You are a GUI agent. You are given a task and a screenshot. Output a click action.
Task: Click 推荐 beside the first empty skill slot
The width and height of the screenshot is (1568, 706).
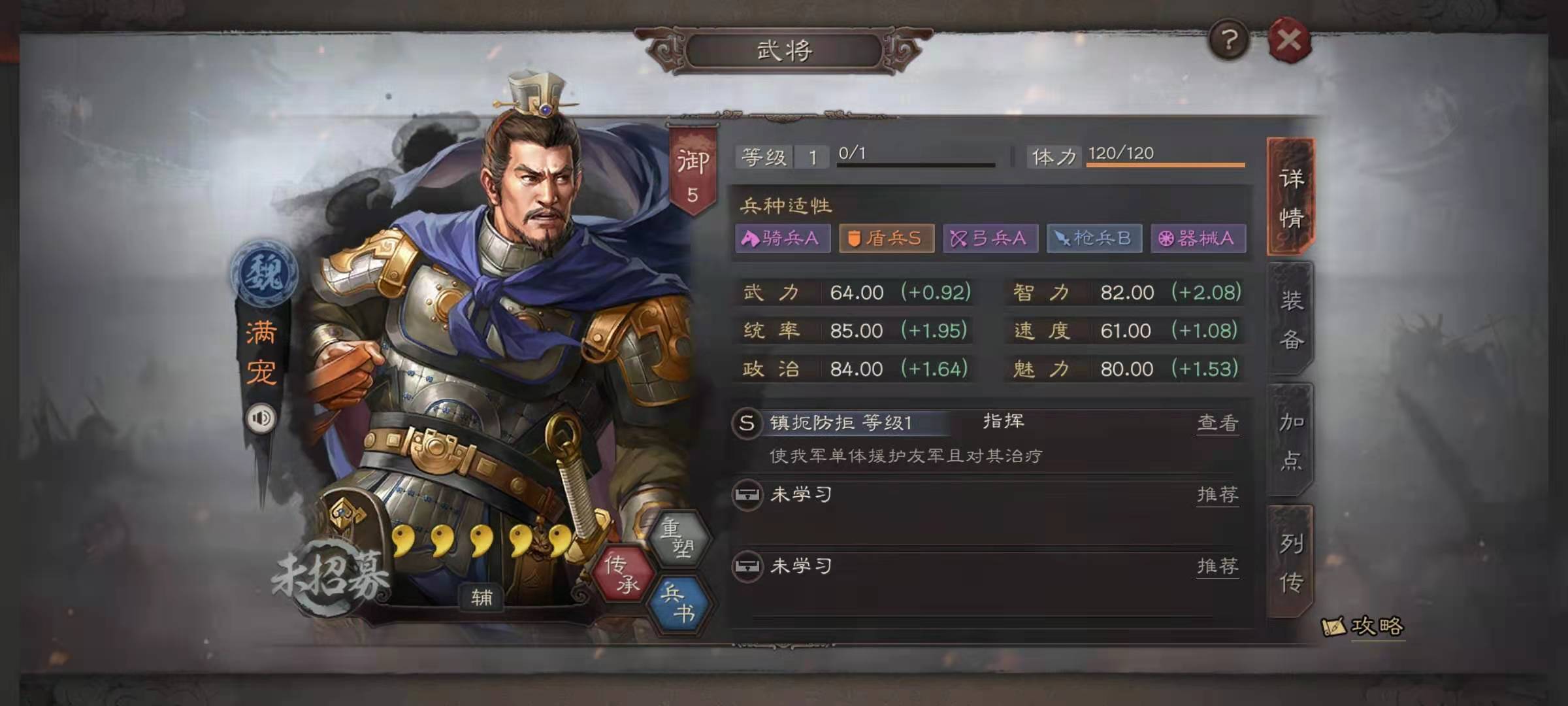(1218, 496)
